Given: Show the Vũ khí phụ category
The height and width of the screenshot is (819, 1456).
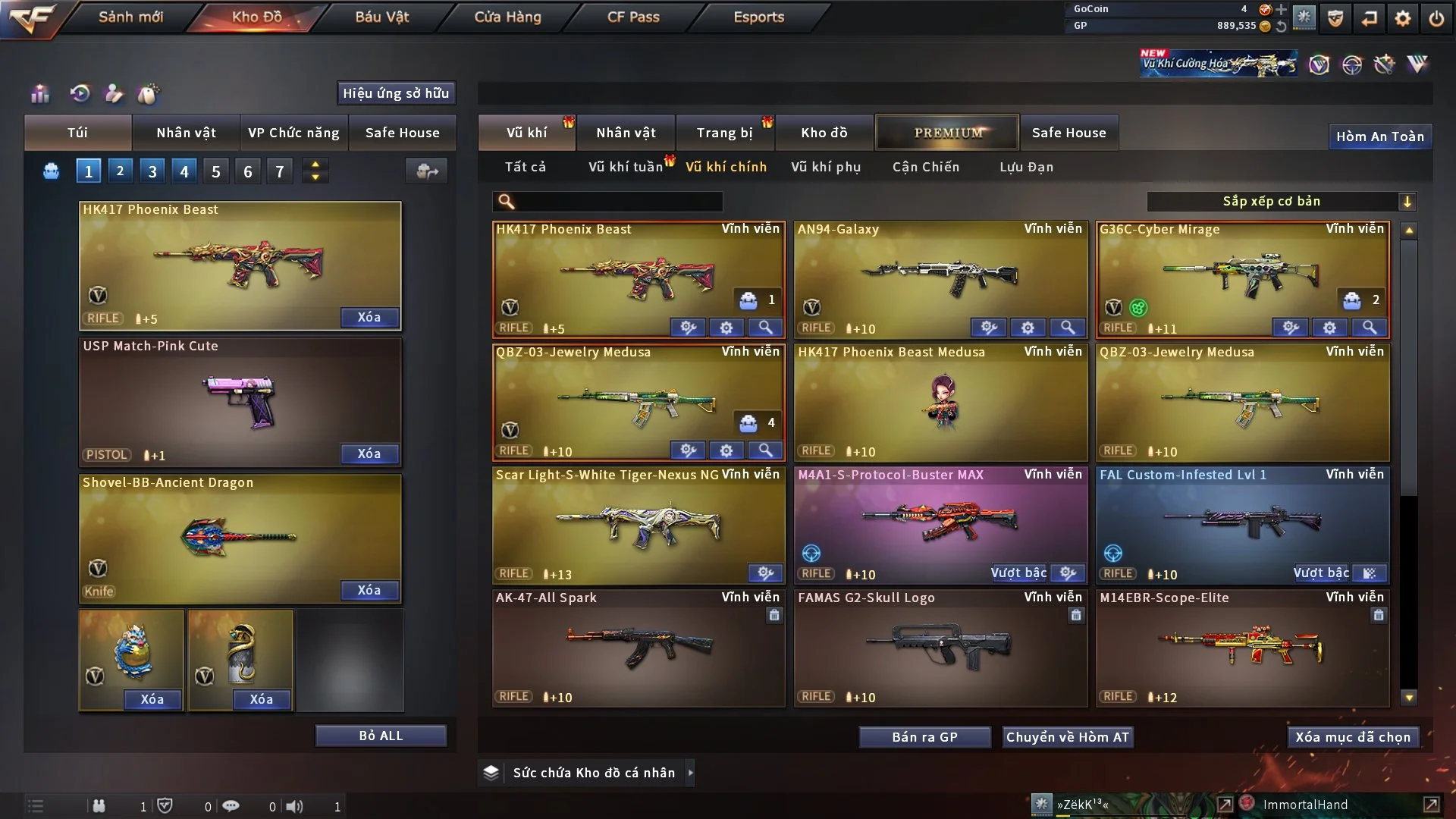Looking at the screenshot, I should (x=826, y=167).
